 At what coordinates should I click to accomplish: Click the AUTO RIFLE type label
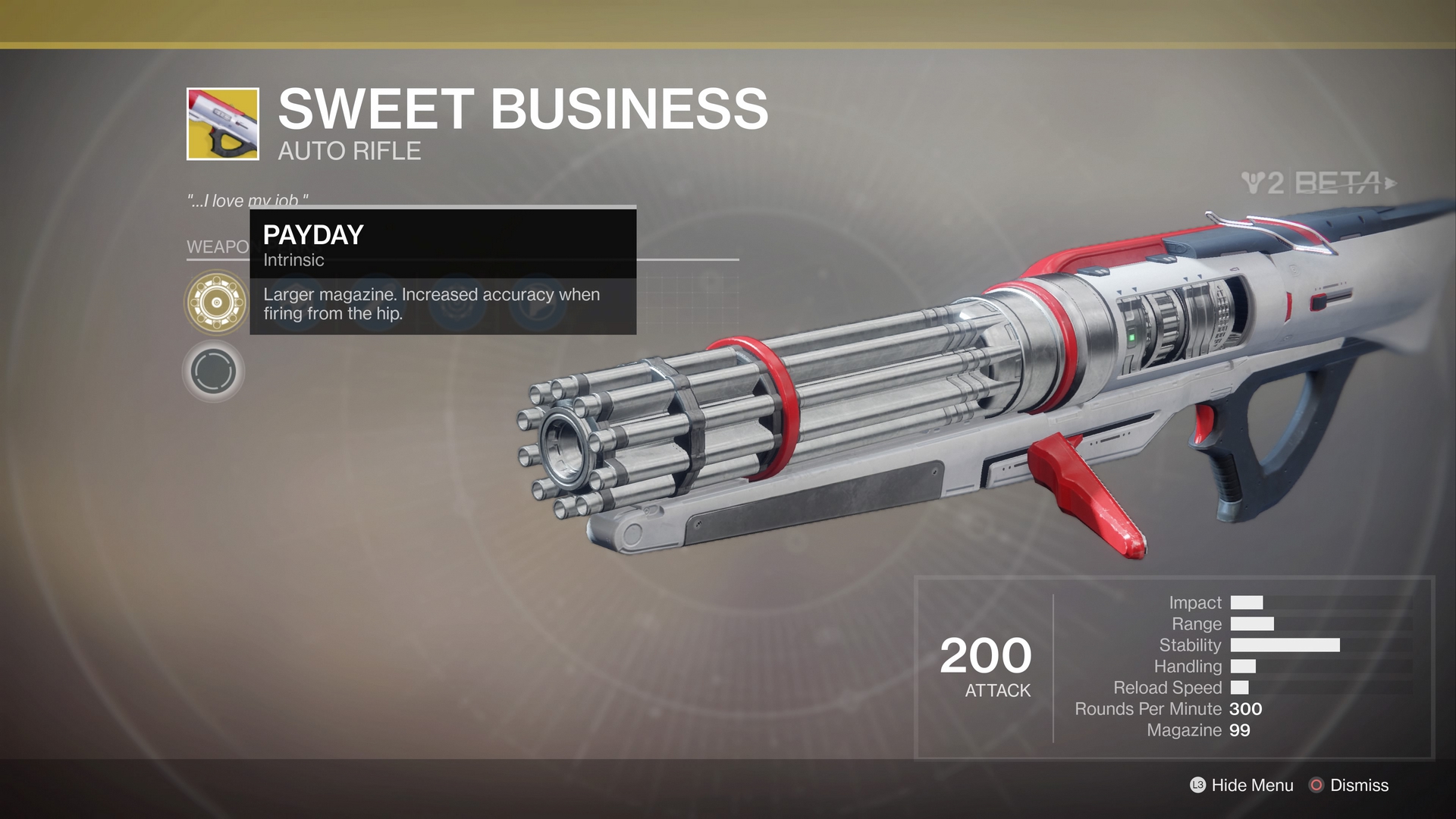pos(348,151)
